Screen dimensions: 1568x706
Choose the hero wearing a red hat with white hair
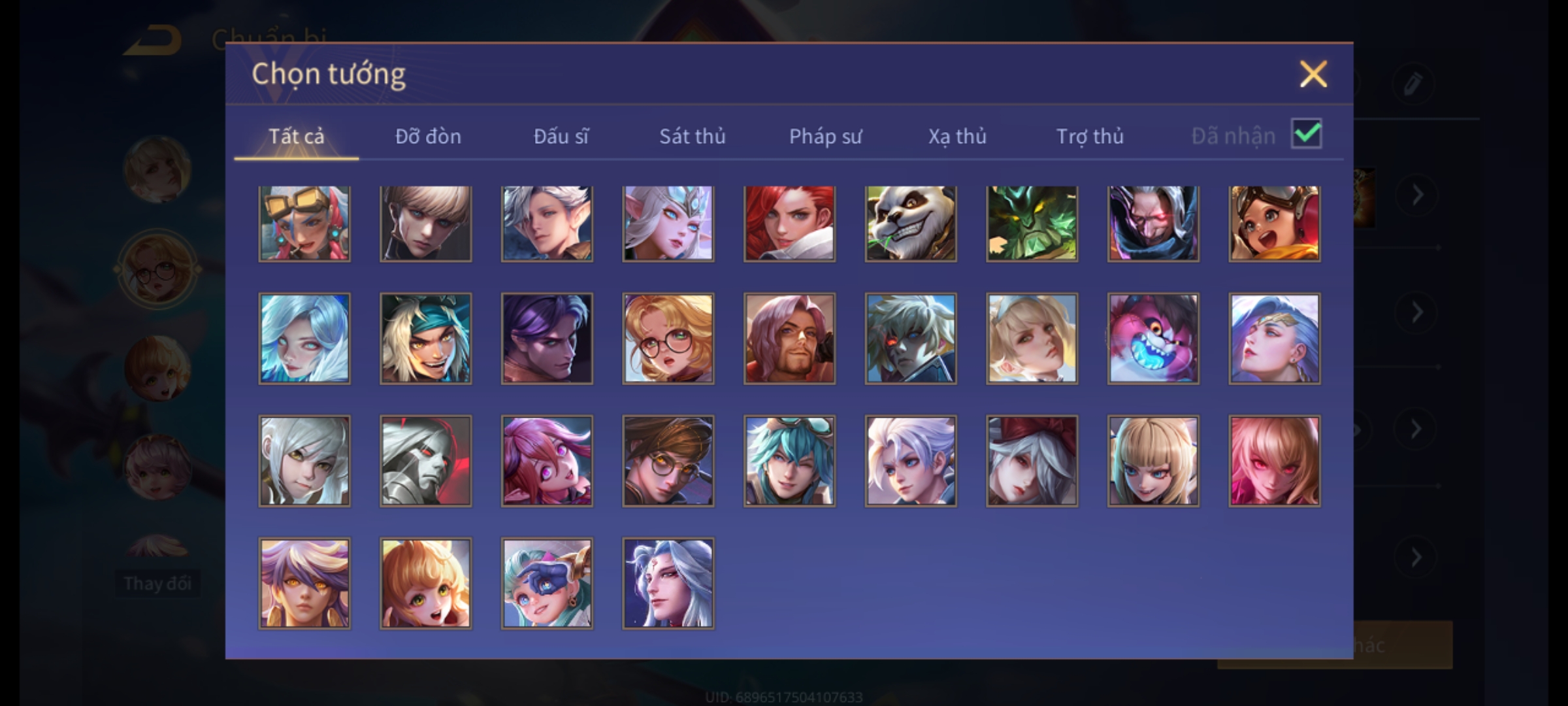(1032, 461)
